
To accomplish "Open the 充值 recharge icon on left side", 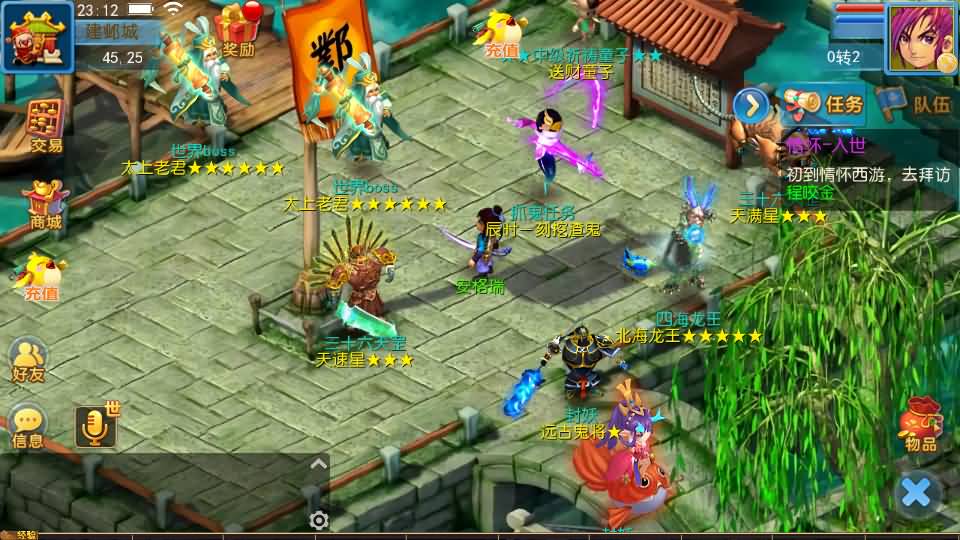I will point(41,277).
